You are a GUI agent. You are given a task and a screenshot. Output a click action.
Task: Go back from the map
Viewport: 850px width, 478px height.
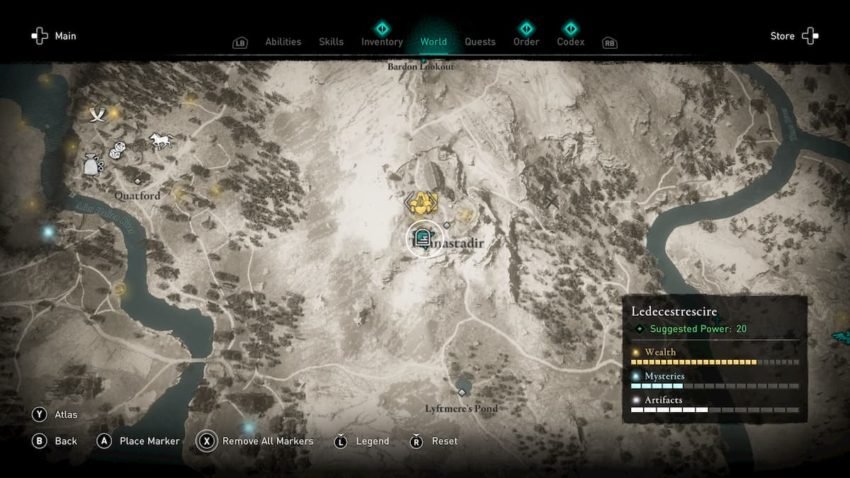point(56,441)
